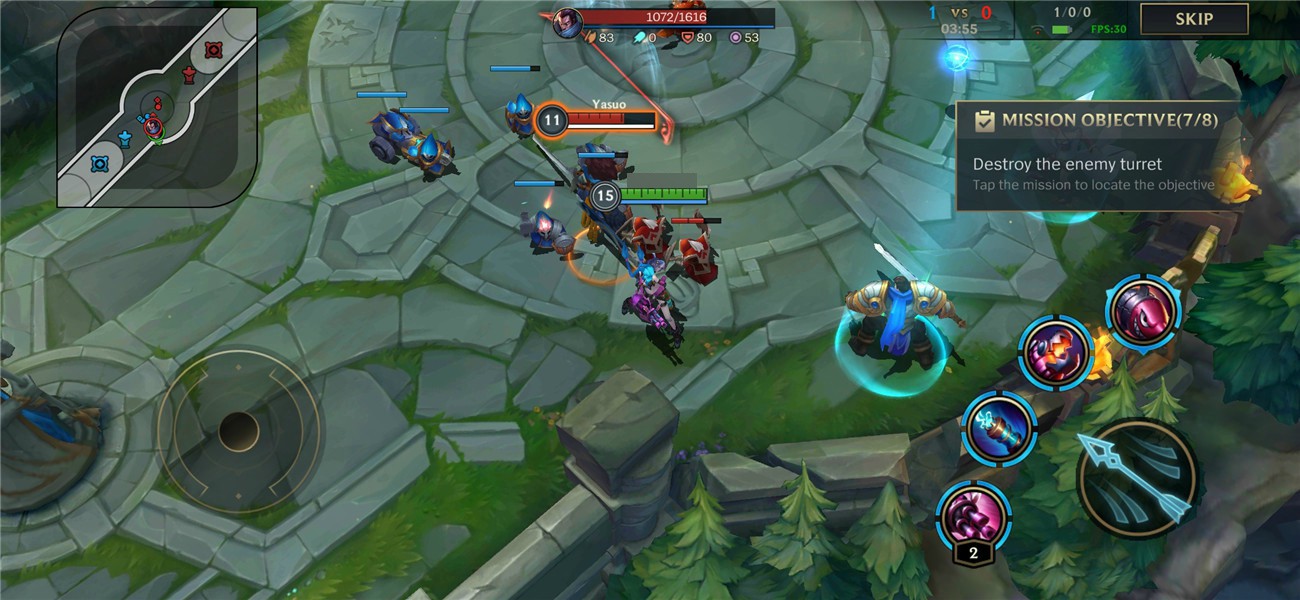The height and width of the screenshot is (600, 1300).
Task: Open the lane minimap
Action: (157, 107)
